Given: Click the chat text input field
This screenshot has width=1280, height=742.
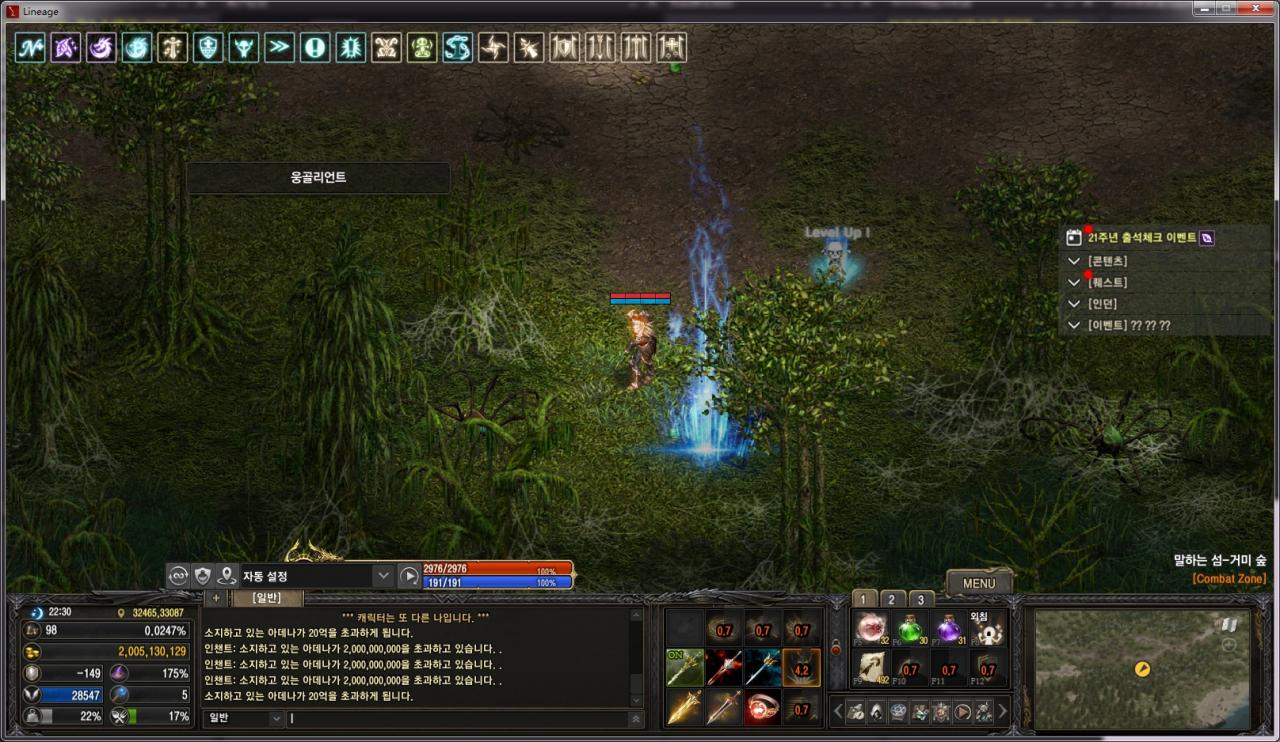Looking at the screenshot, I should 460,718.
